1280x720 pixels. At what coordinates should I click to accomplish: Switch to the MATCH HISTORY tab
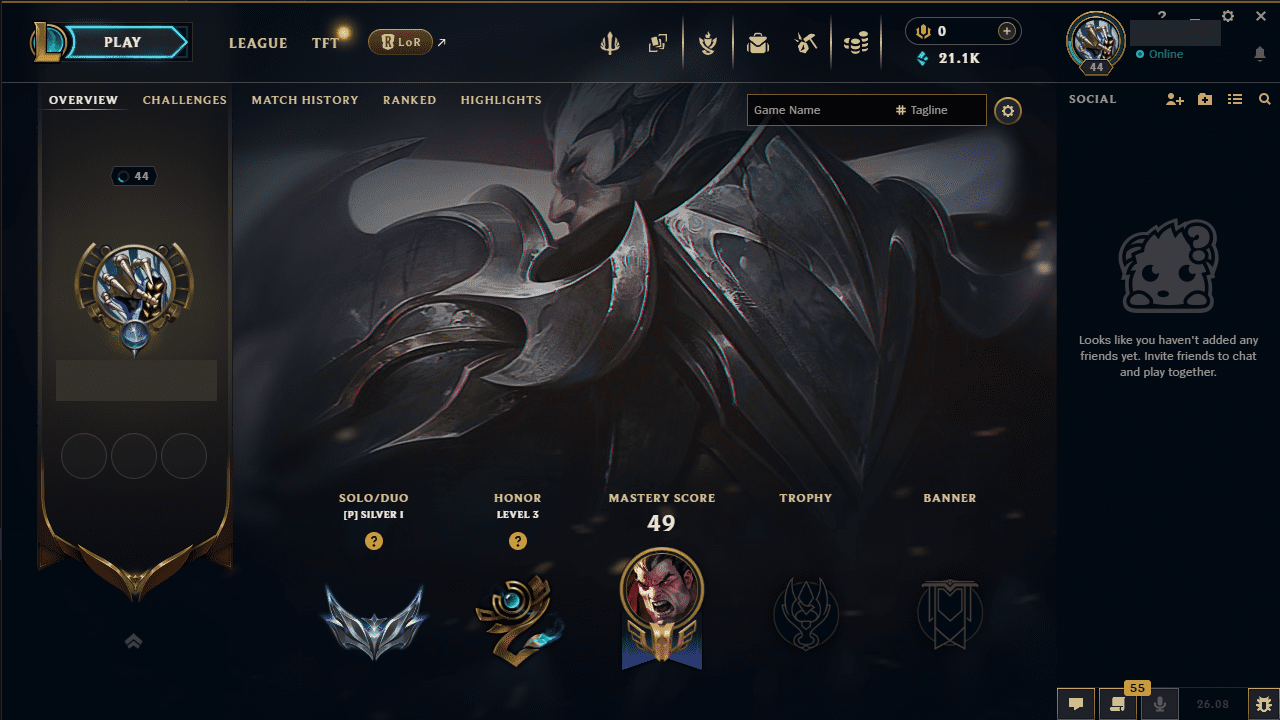(x=305, y=100)
